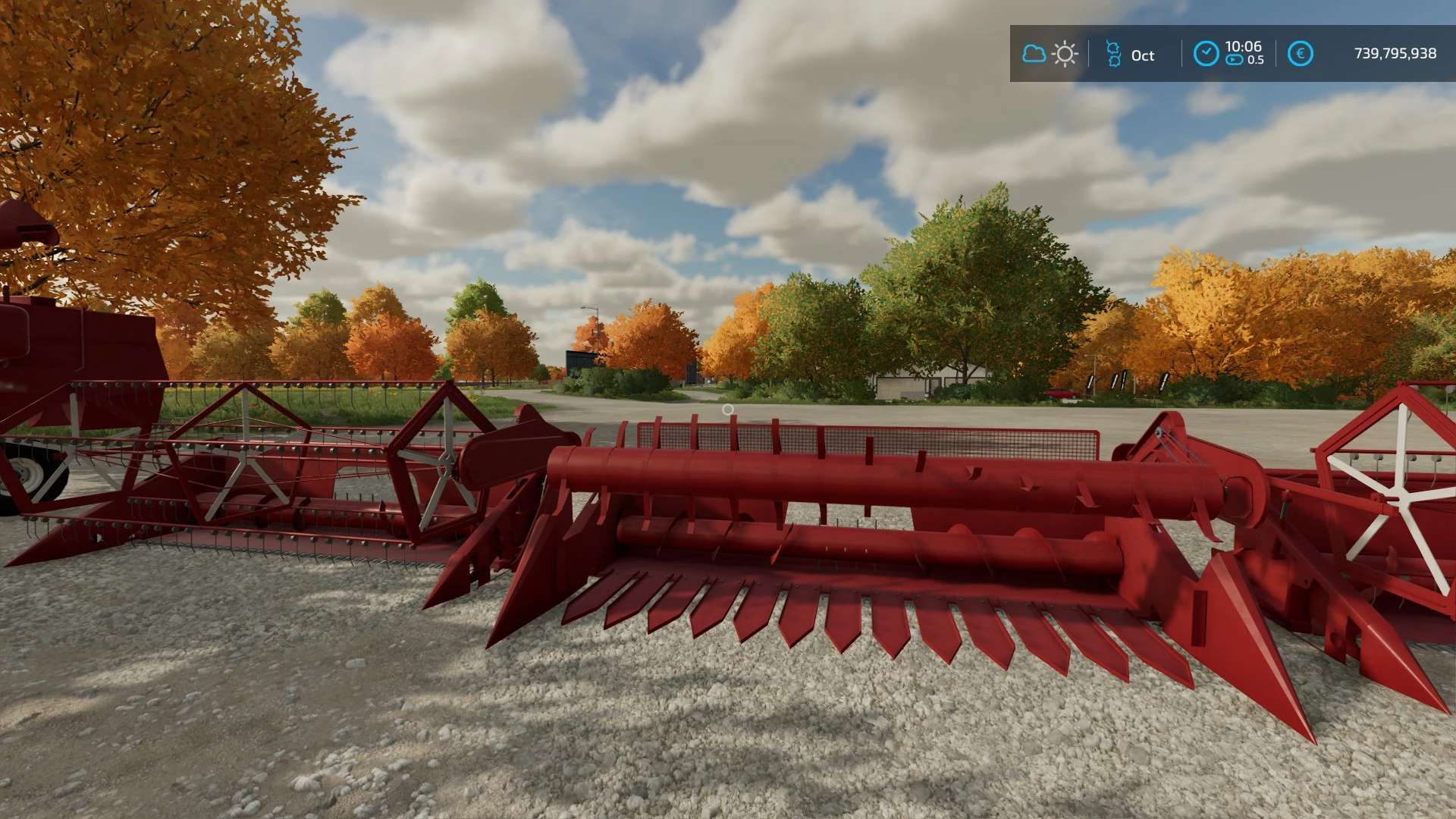Click the money balance 739,795,938
Screen dimensions: 1456x819
1394,54
